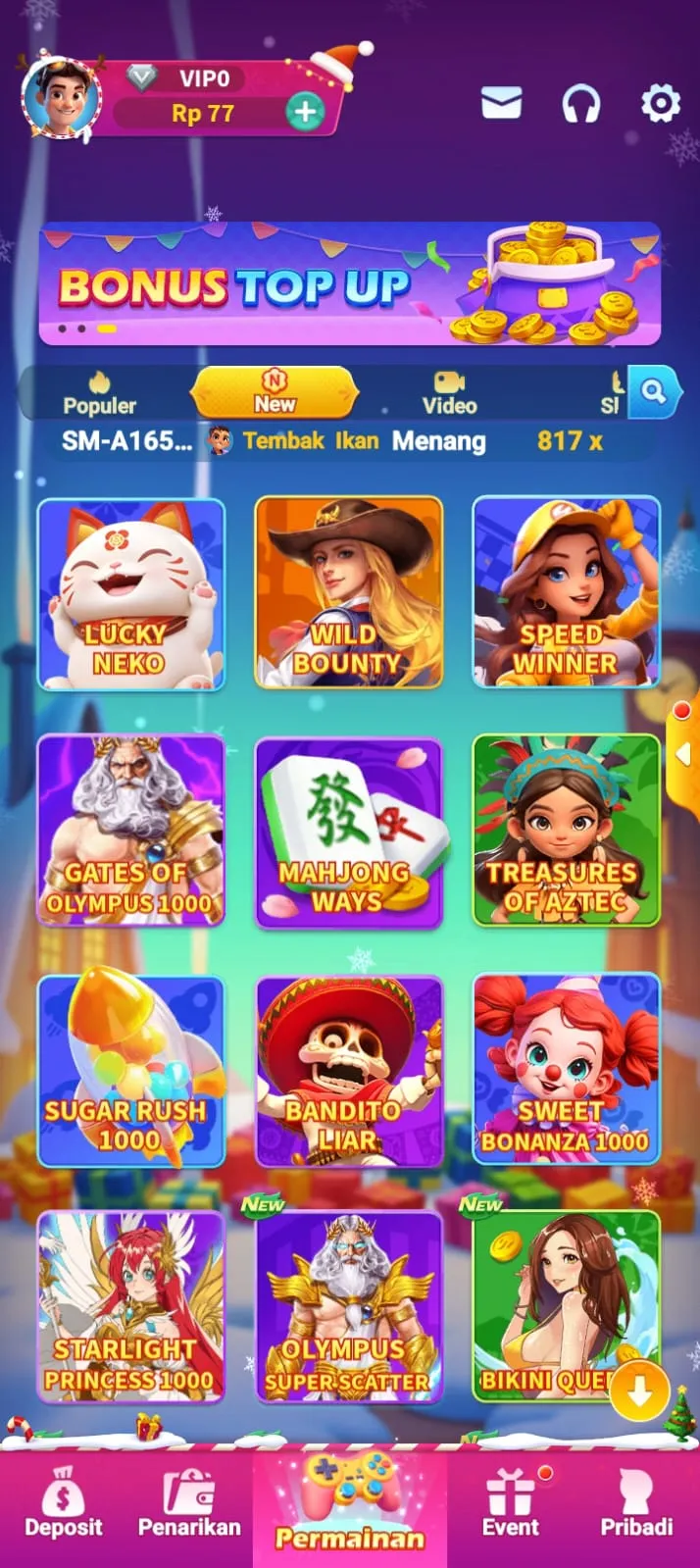Switch to the Populer tab
This screenshot has height=1568, width=700.
[x=100, y=393]
